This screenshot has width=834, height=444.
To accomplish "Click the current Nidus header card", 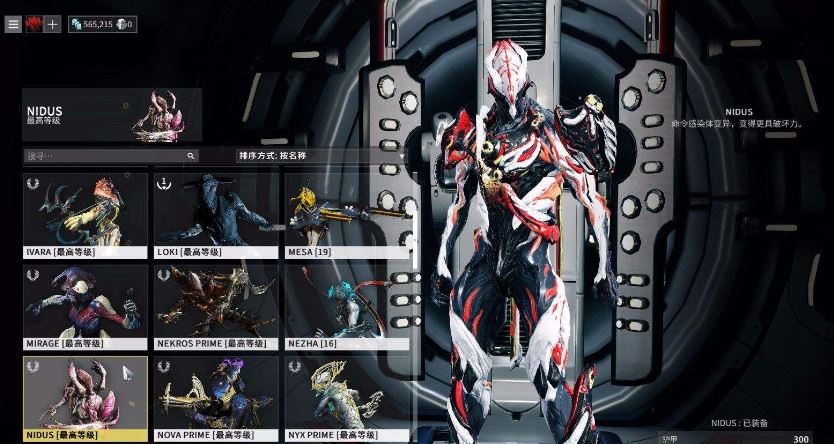I will 112,114.
